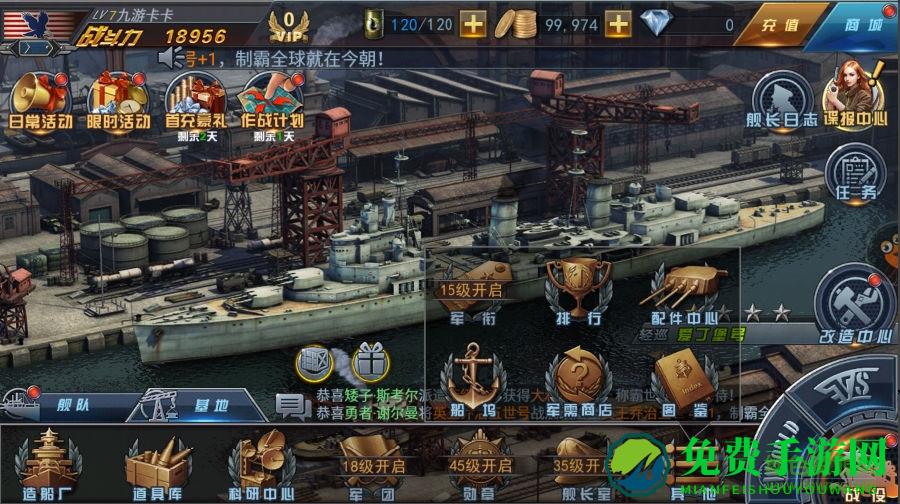
Task: Open the 商城 shop
Action: [x=862, y=24]
